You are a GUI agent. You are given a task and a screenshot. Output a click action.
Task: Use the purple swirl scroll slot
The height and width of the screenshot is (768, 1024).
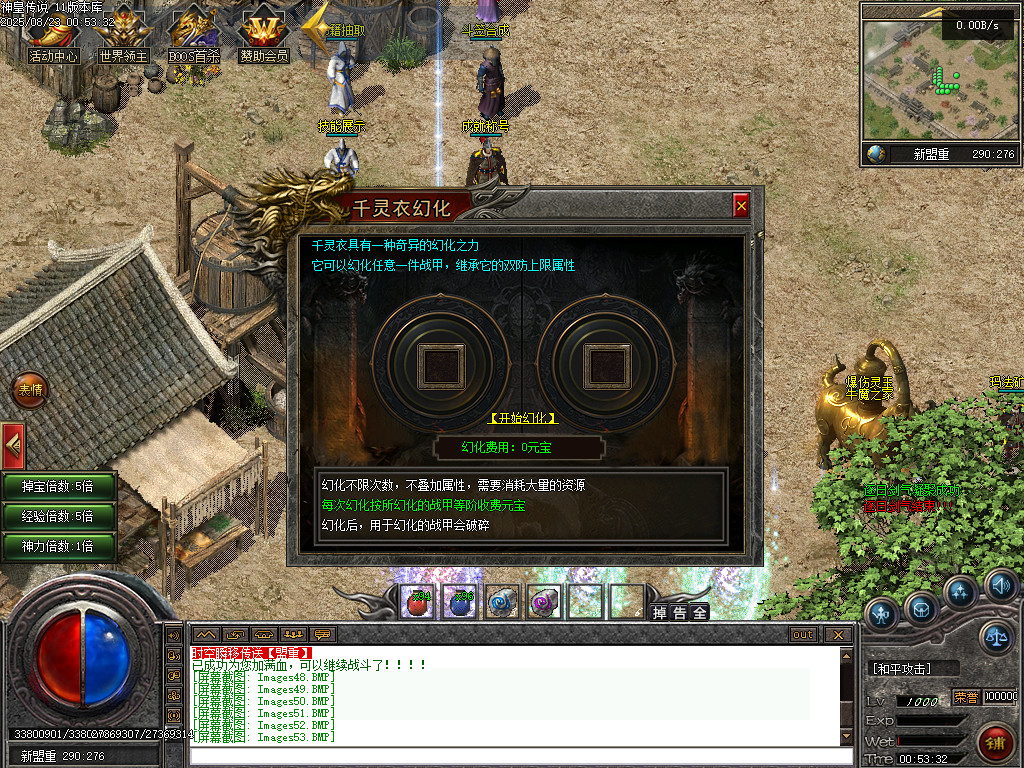click(x=544, y=602)
